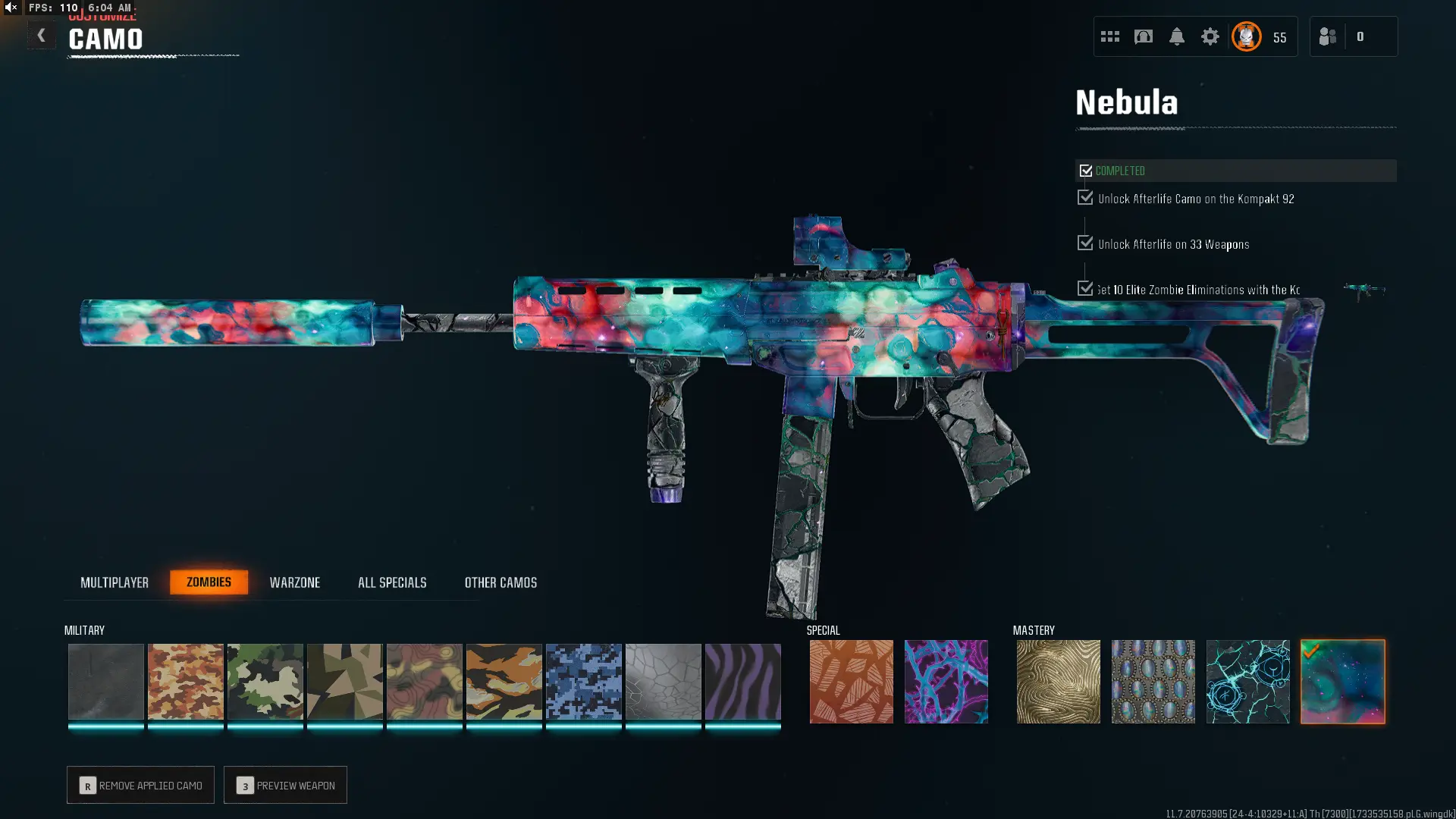
Task: Open the social friends icon
Action: (1327, 36)
